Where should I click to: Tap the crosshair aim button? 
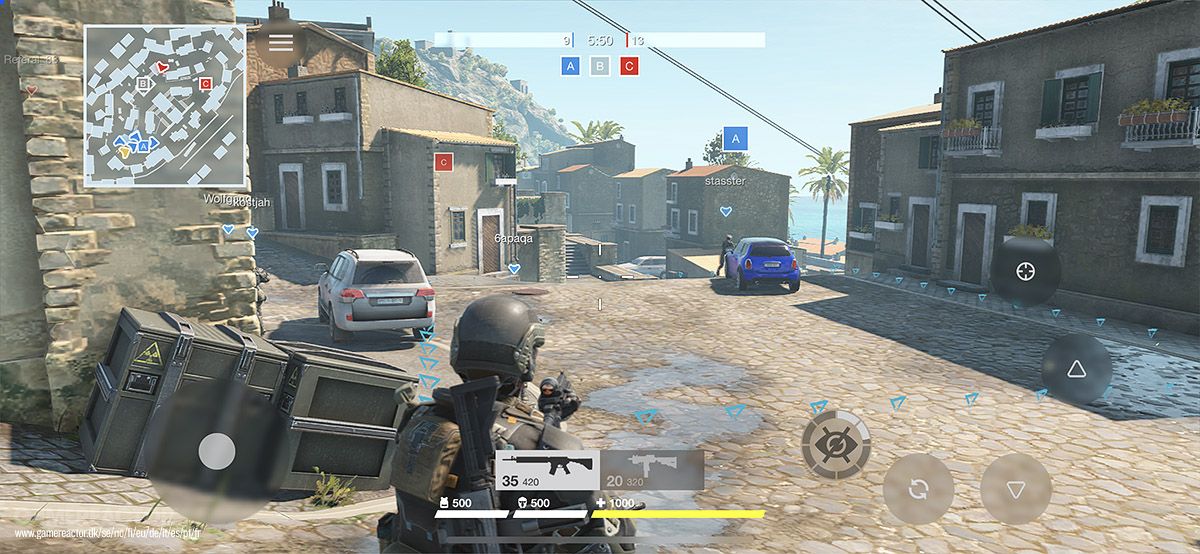tap(1025, 271)
